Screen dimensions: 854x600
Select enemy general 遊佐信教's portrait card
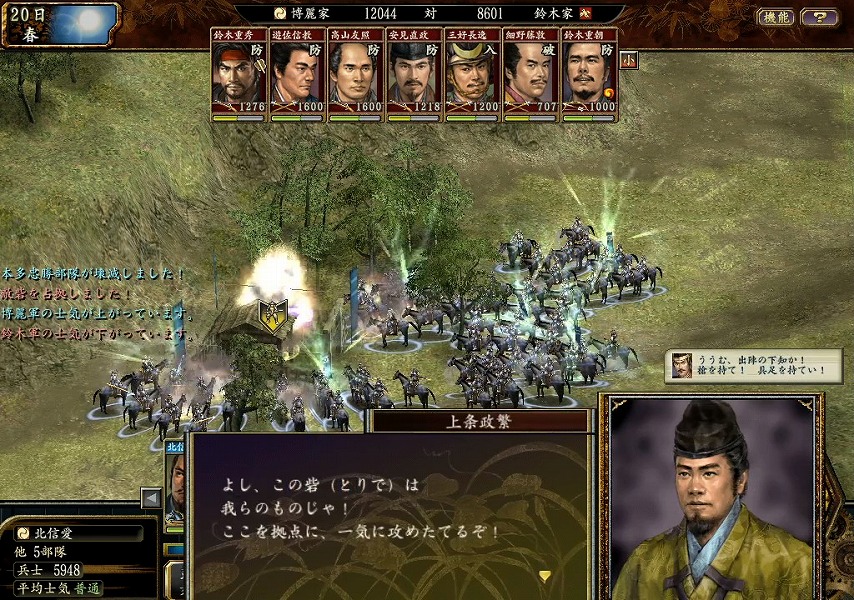[297, 76]
